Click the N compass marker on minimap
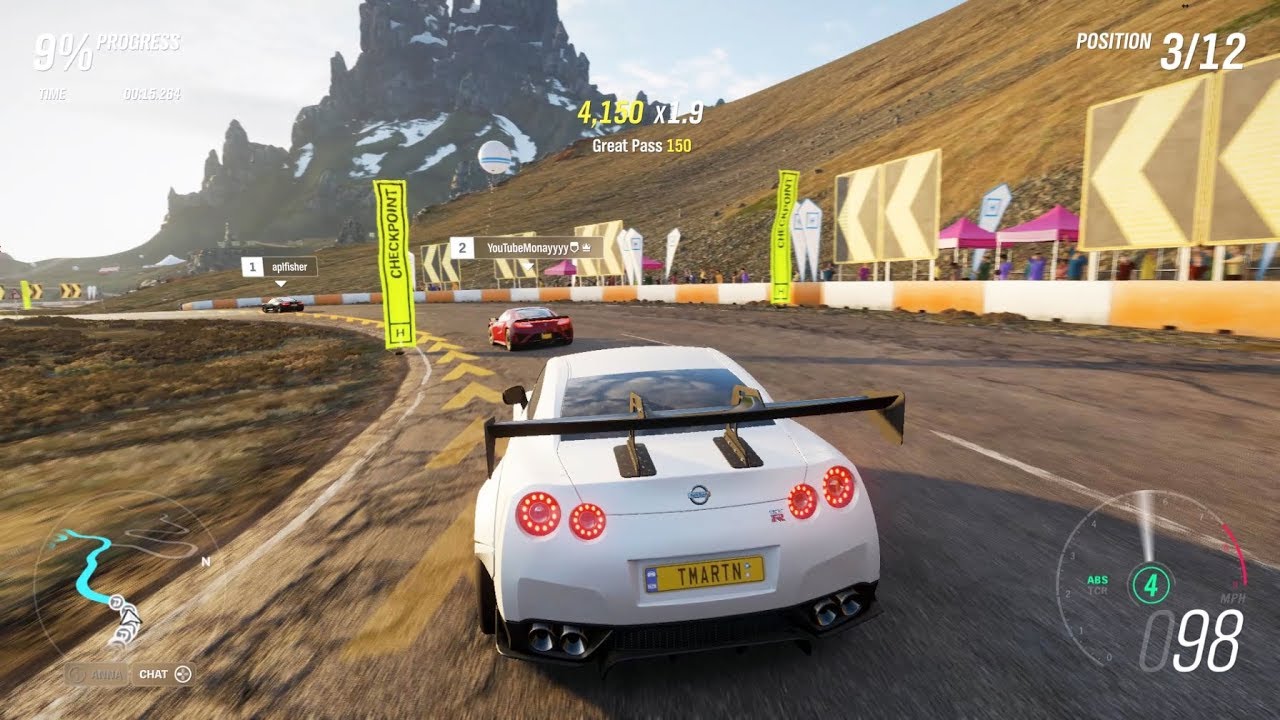Viewport: 1280px width, 720px height. pos(206,561)
